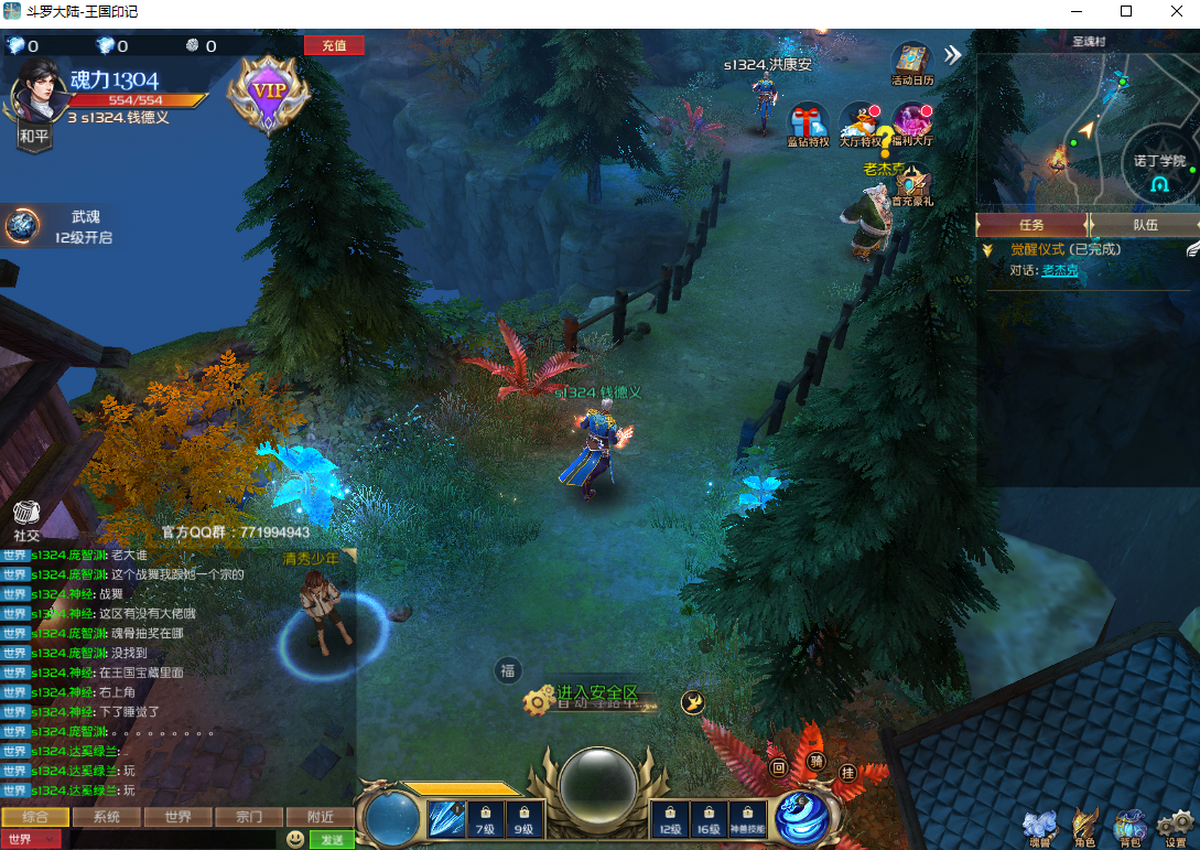1200x850 pixels.
Task: Send the chat message with 发送
Action: (x=332, y=839)
